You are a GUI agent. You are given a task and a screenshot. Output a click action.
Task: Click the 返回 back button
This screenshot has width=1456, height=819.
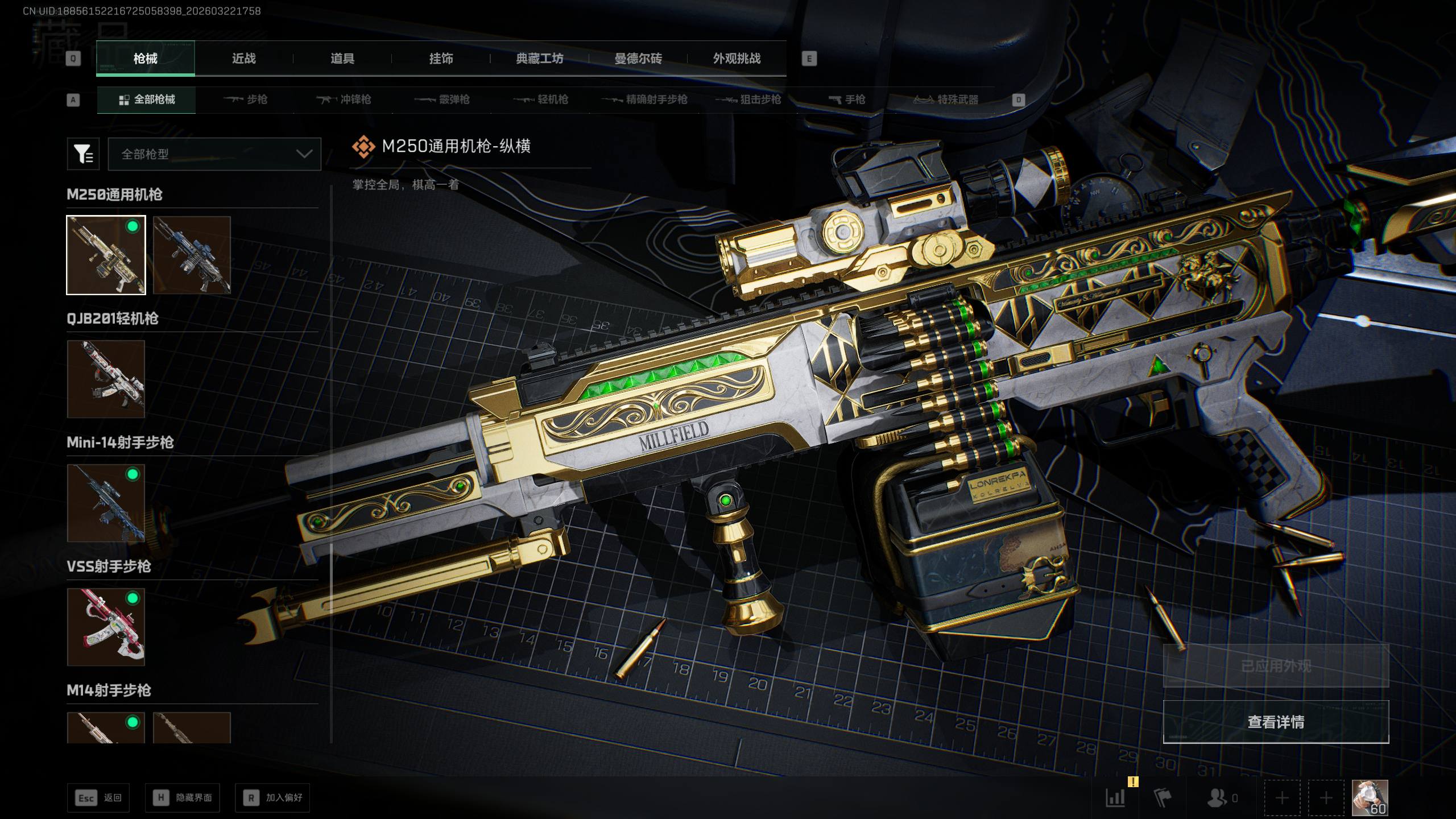98,798
